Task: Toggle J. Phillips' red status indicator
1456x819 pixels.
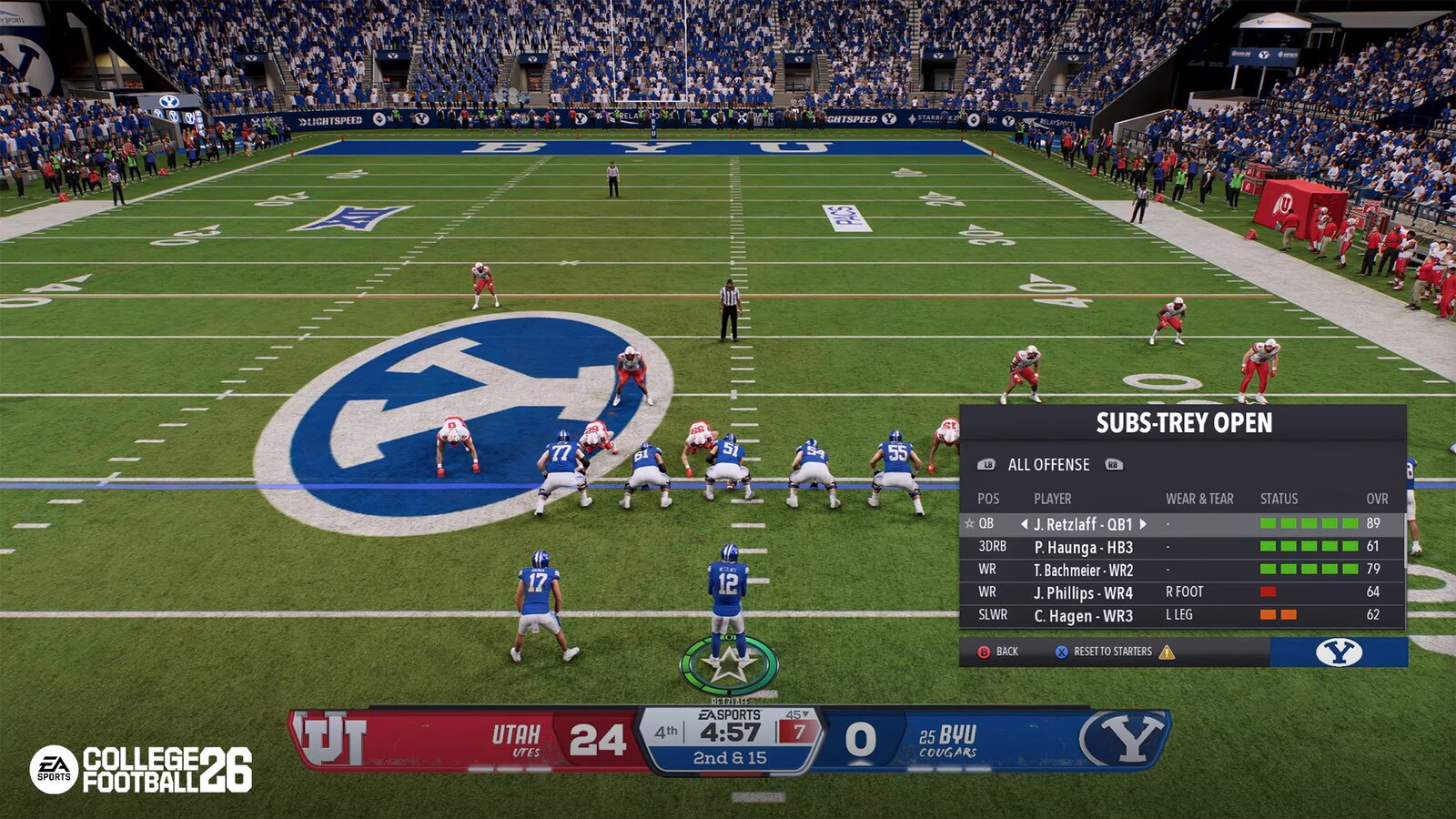Action: pyautogui.click(x=1268, y=591)
